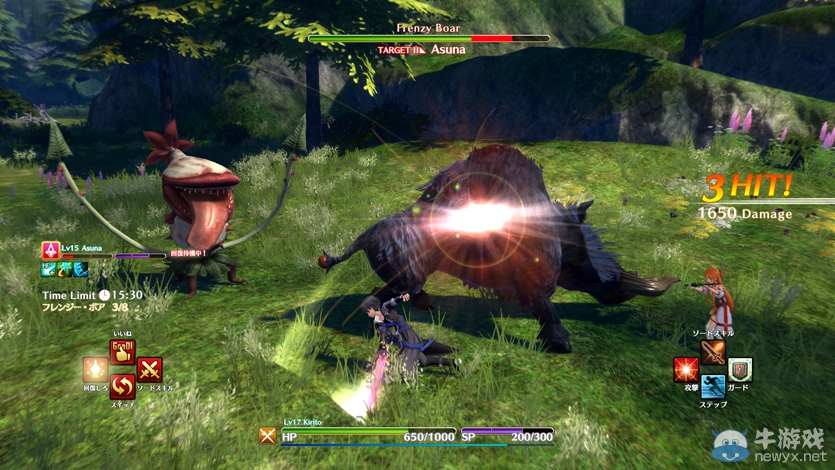This screenshot has width=835, height=470.
Task: Click Kirito's crossed-swords weapon icon
Action: (x=267, y=435)
